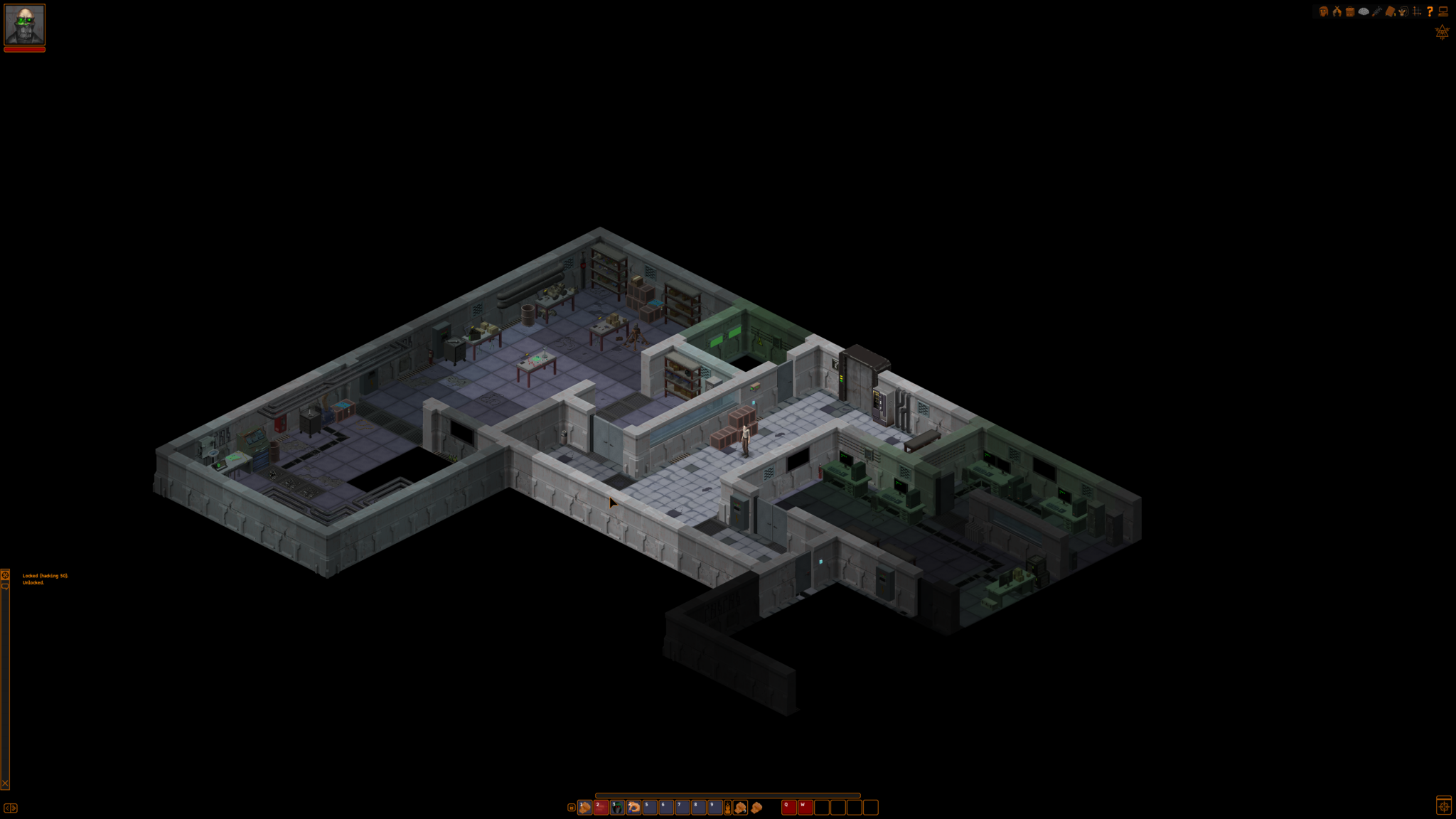Viewport: 1456px width, 819px height.
Task: Select the fist ability in hotbar slot 1
Action: [x=585, y=808]
